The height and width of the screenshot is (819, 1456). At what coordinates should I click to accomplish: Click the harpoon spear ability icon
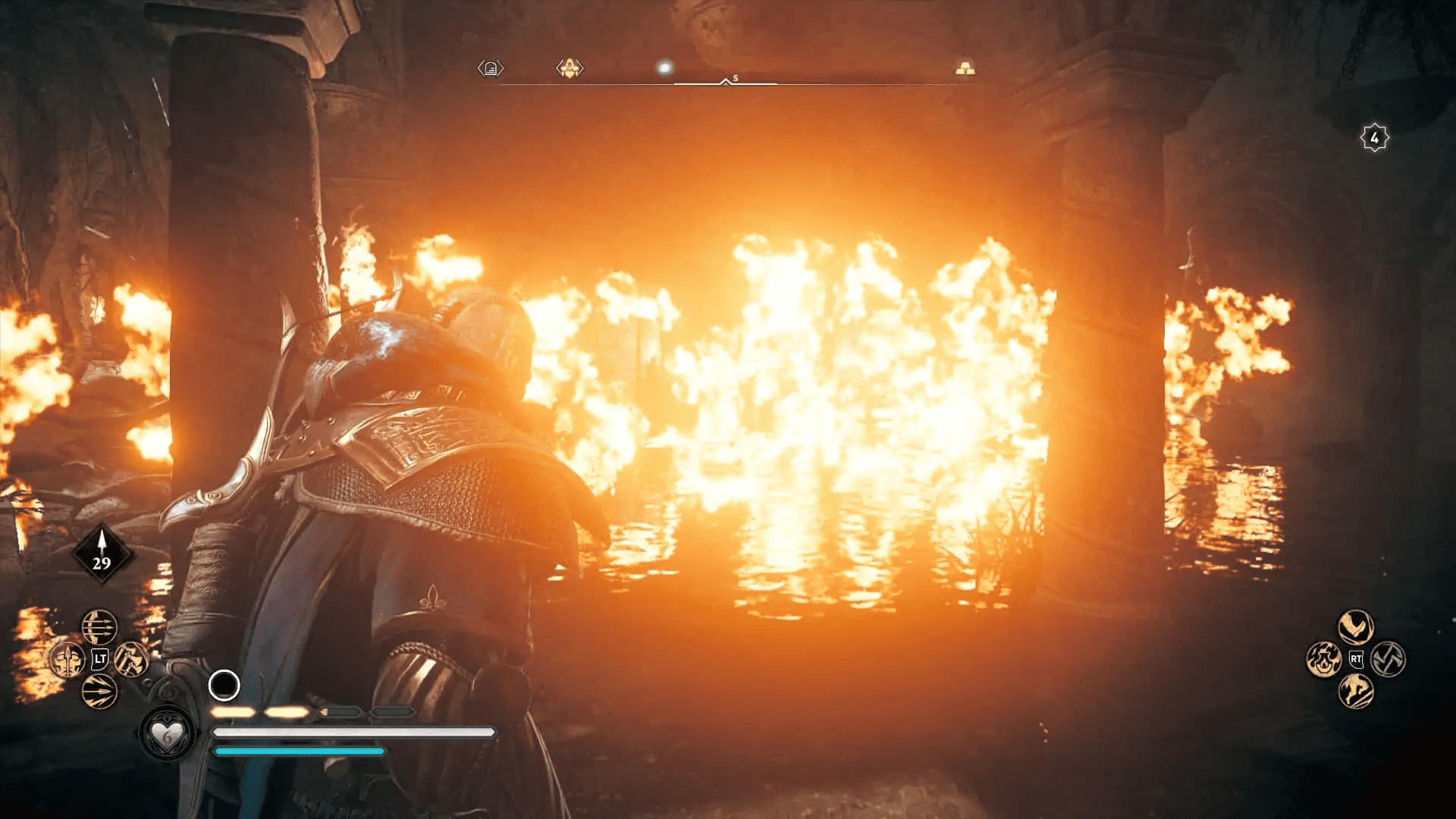pos(67,658)
